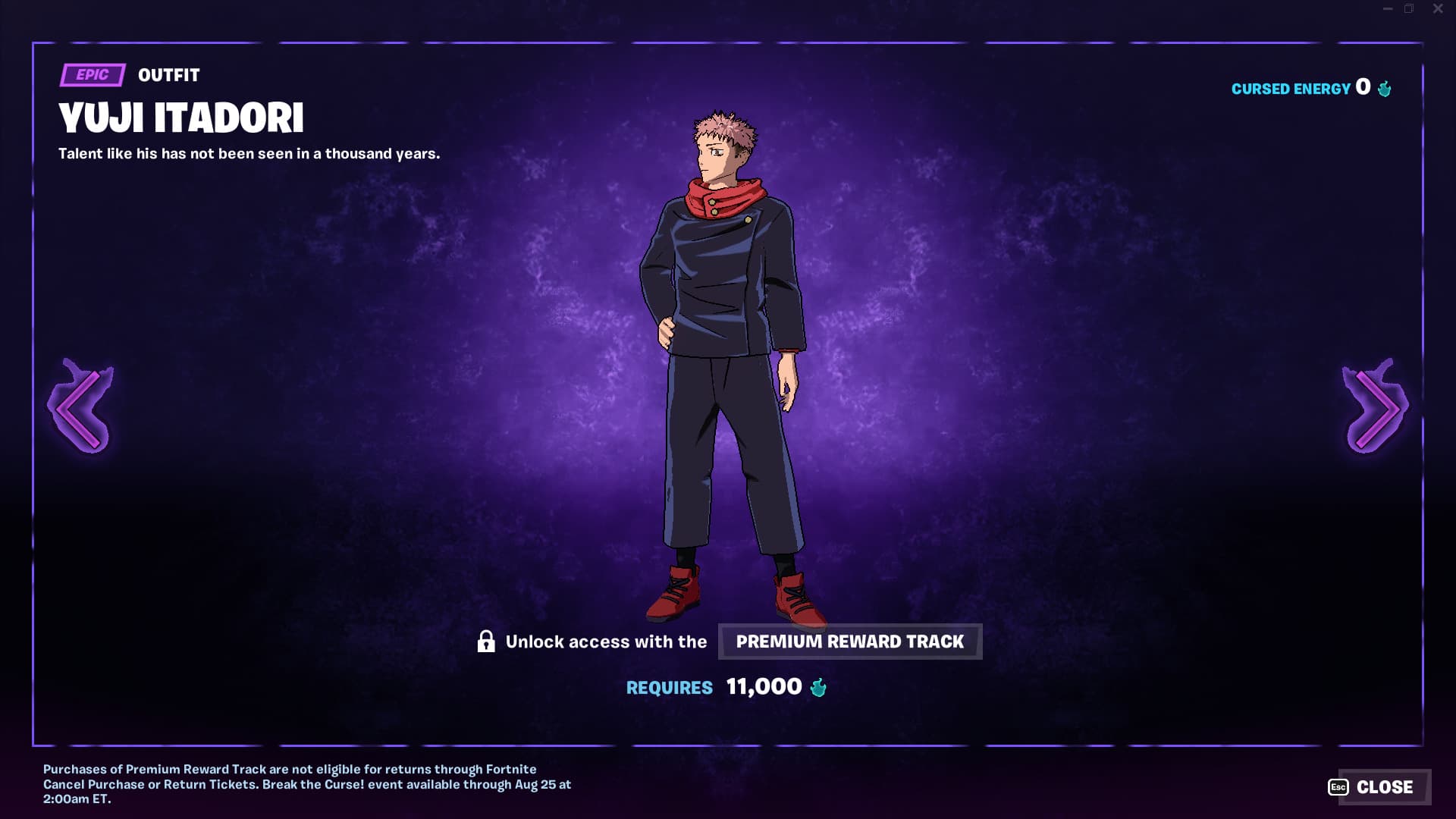
Task: Minimize the game window
Action: tap(1388, 9)
